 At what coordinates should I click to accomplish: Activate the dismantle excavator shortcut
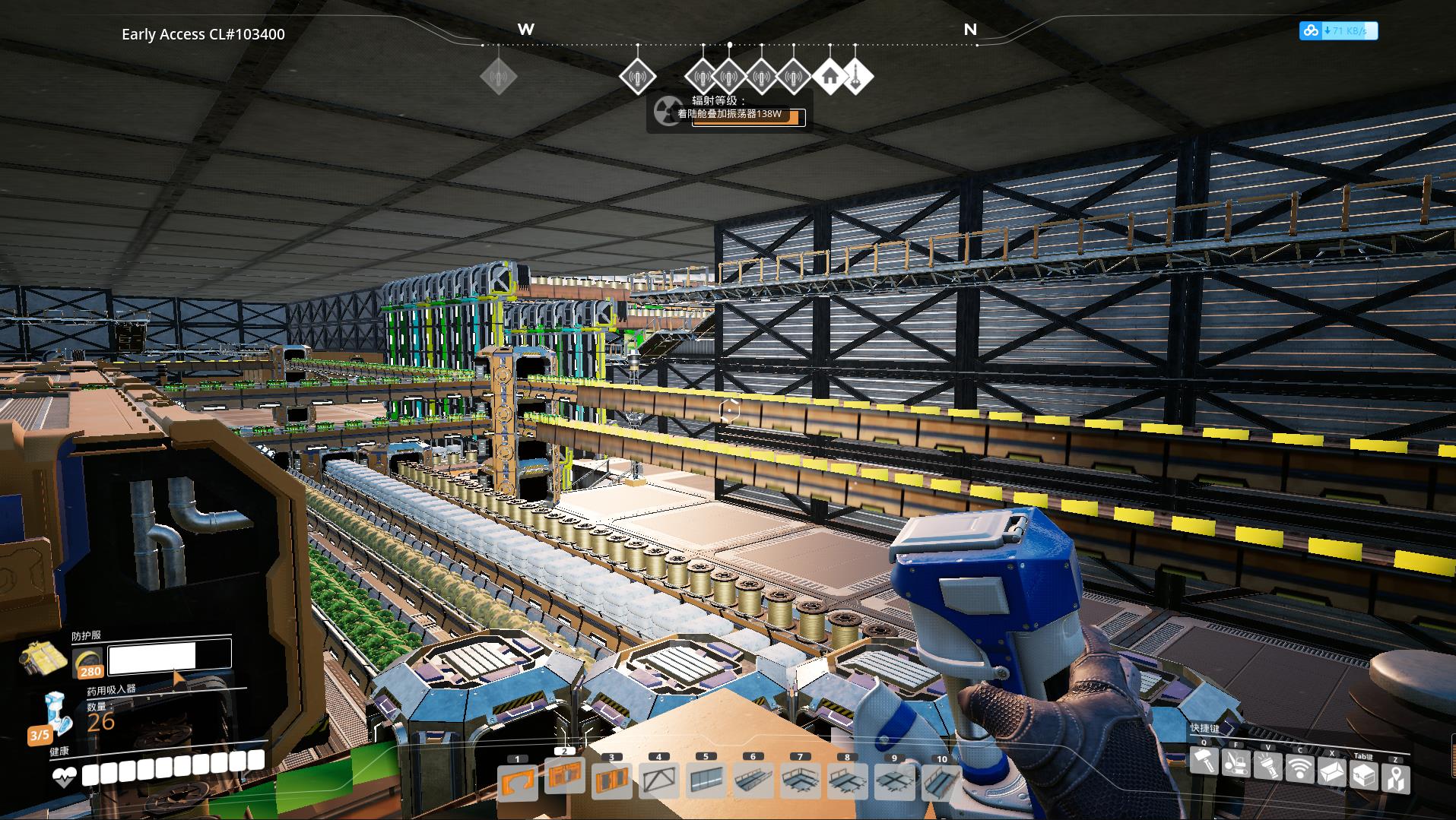[1236, 764]
